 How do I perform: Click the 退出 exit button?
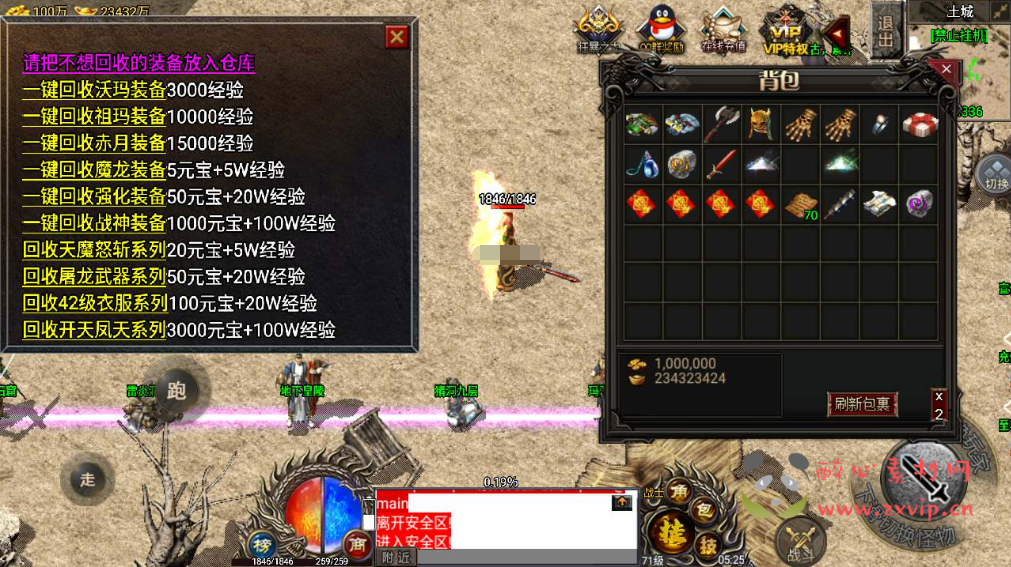[x=885, y=35]
